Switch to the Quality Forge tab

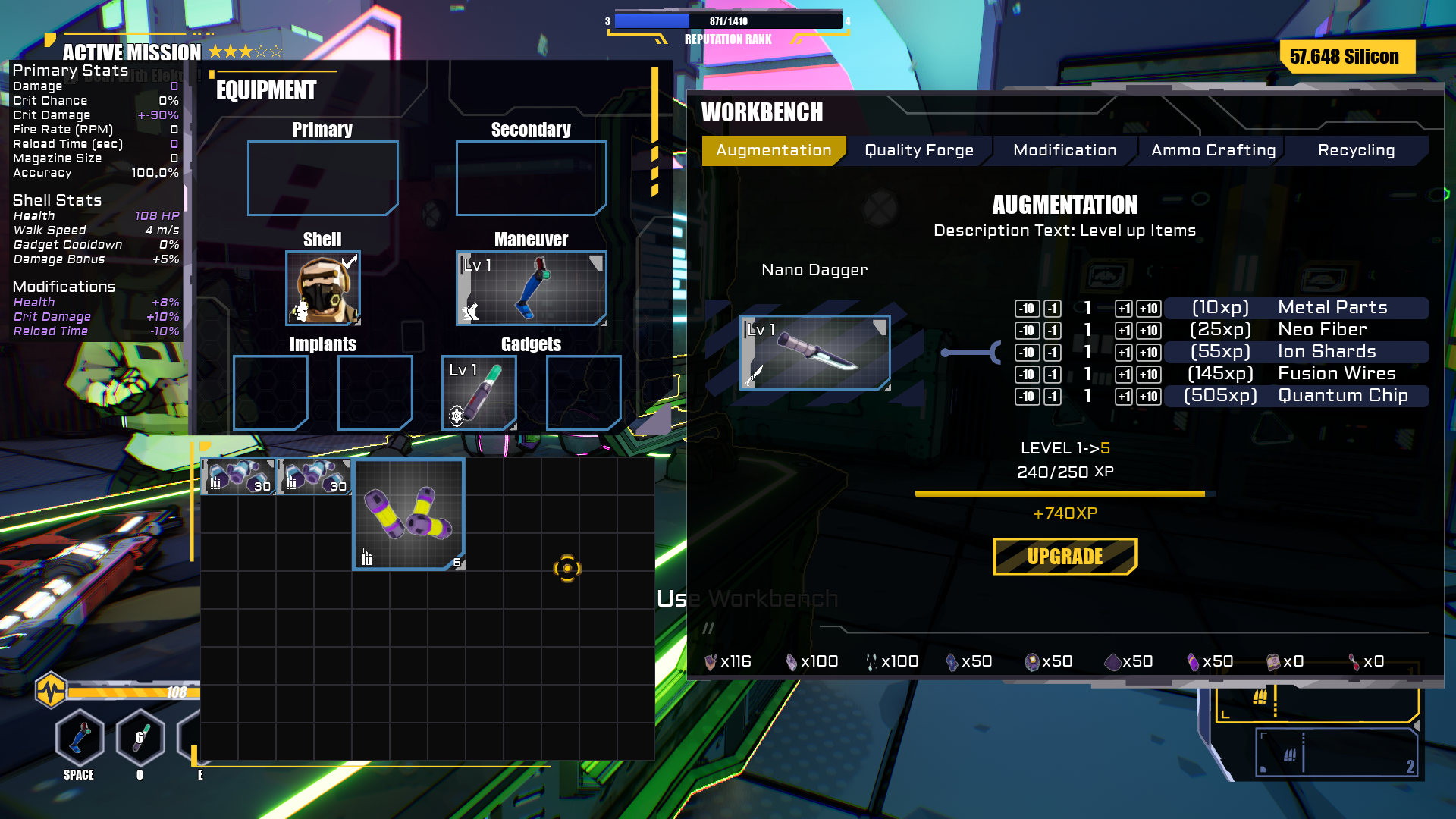917,149
